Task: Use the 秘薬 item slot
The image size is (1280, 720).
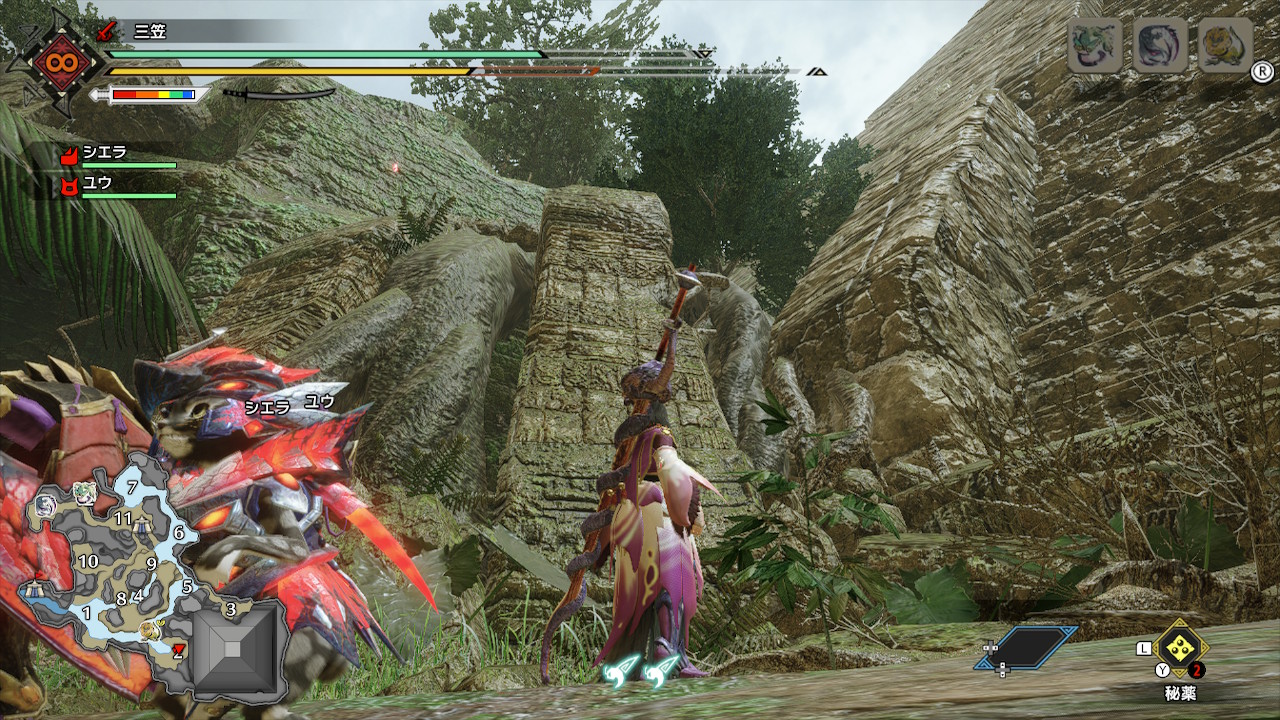Action: pos(1180,647)
